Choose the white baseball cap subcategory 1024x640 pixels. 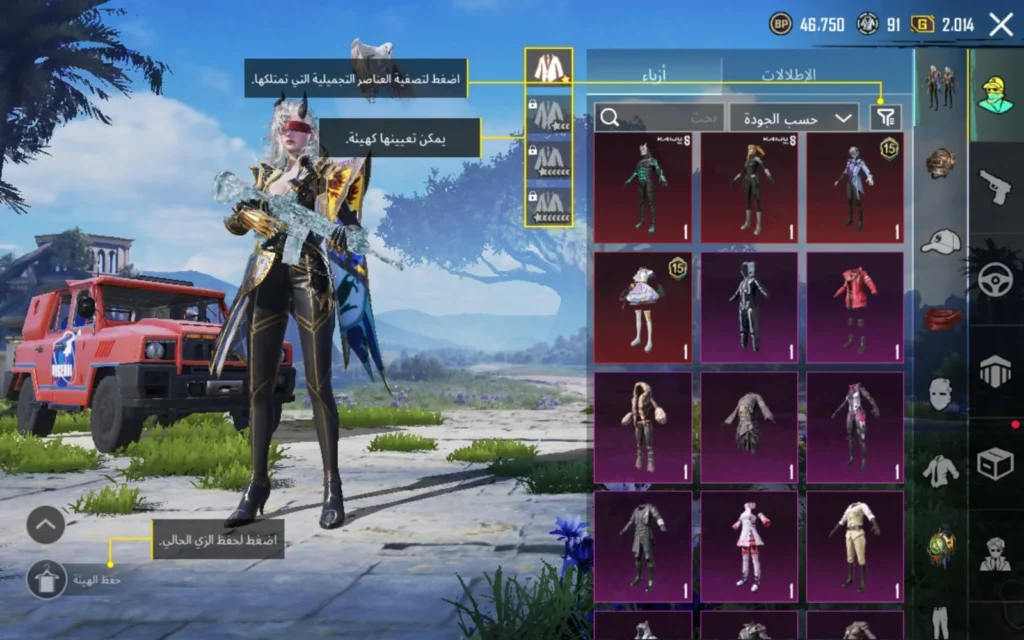pyautogui.click(x=941, y=241)
